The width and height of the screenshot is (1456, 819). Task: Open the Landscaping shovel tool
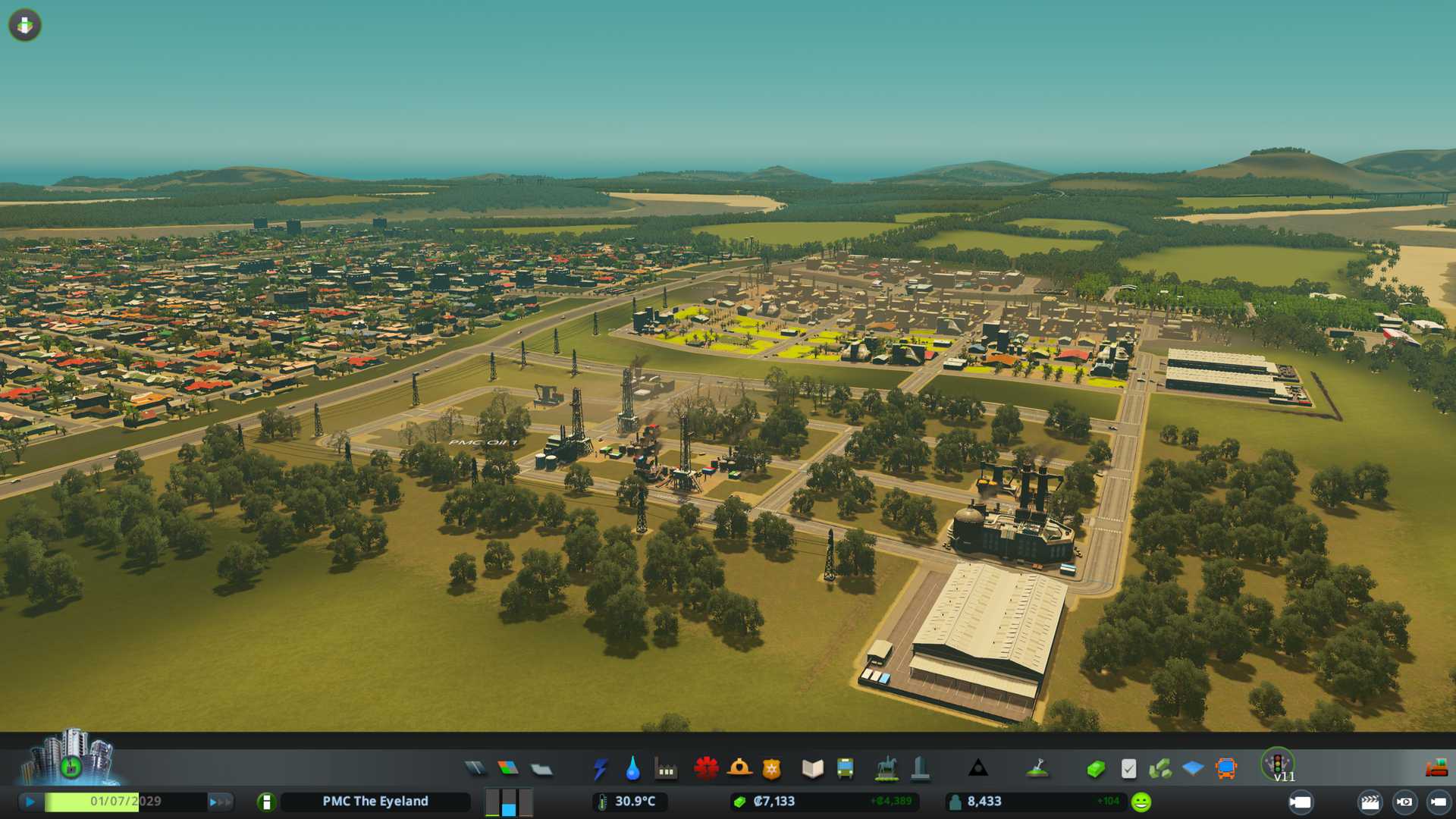tap(1037, 769)
